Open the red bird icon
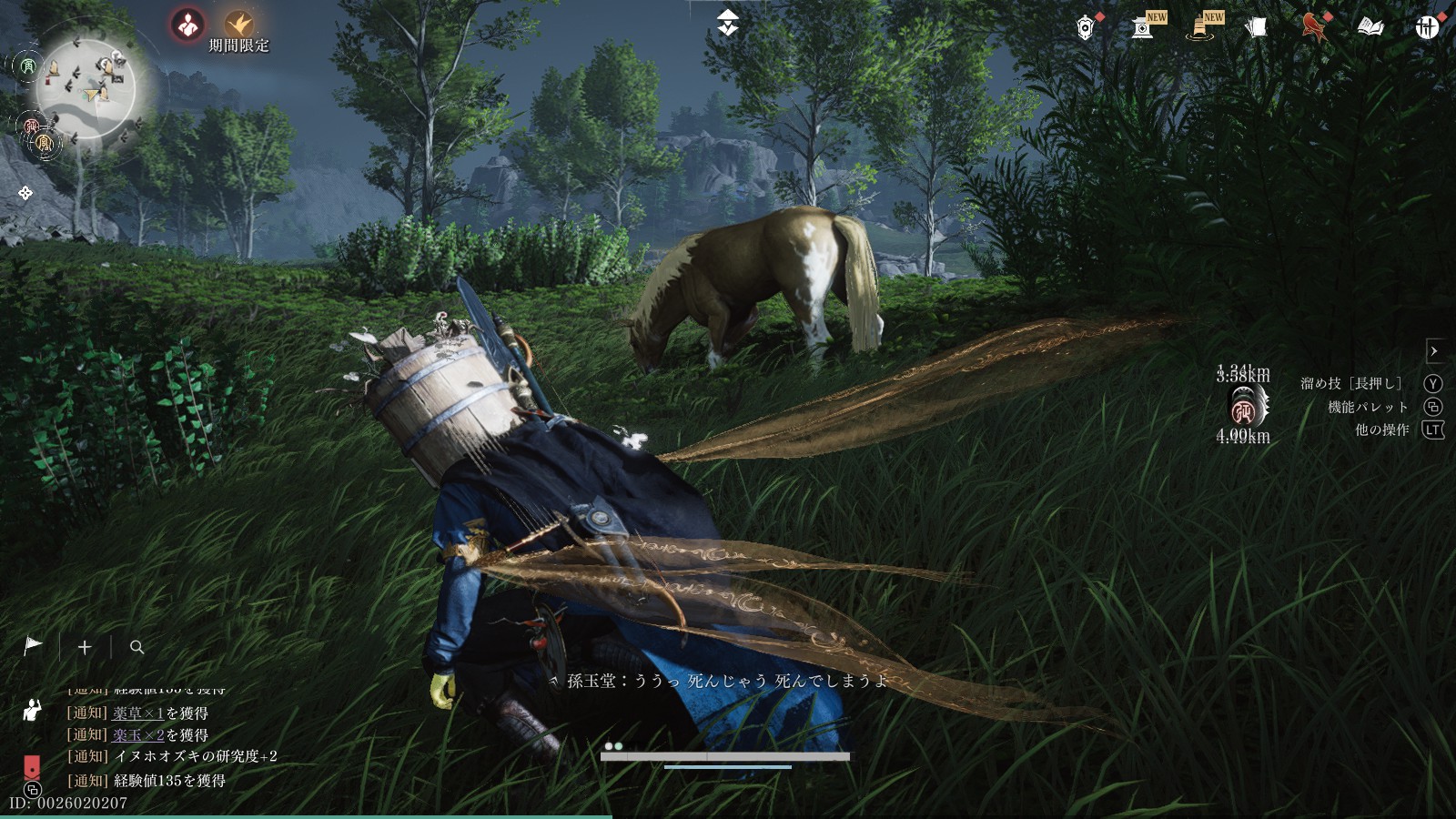 (1313, 28)
